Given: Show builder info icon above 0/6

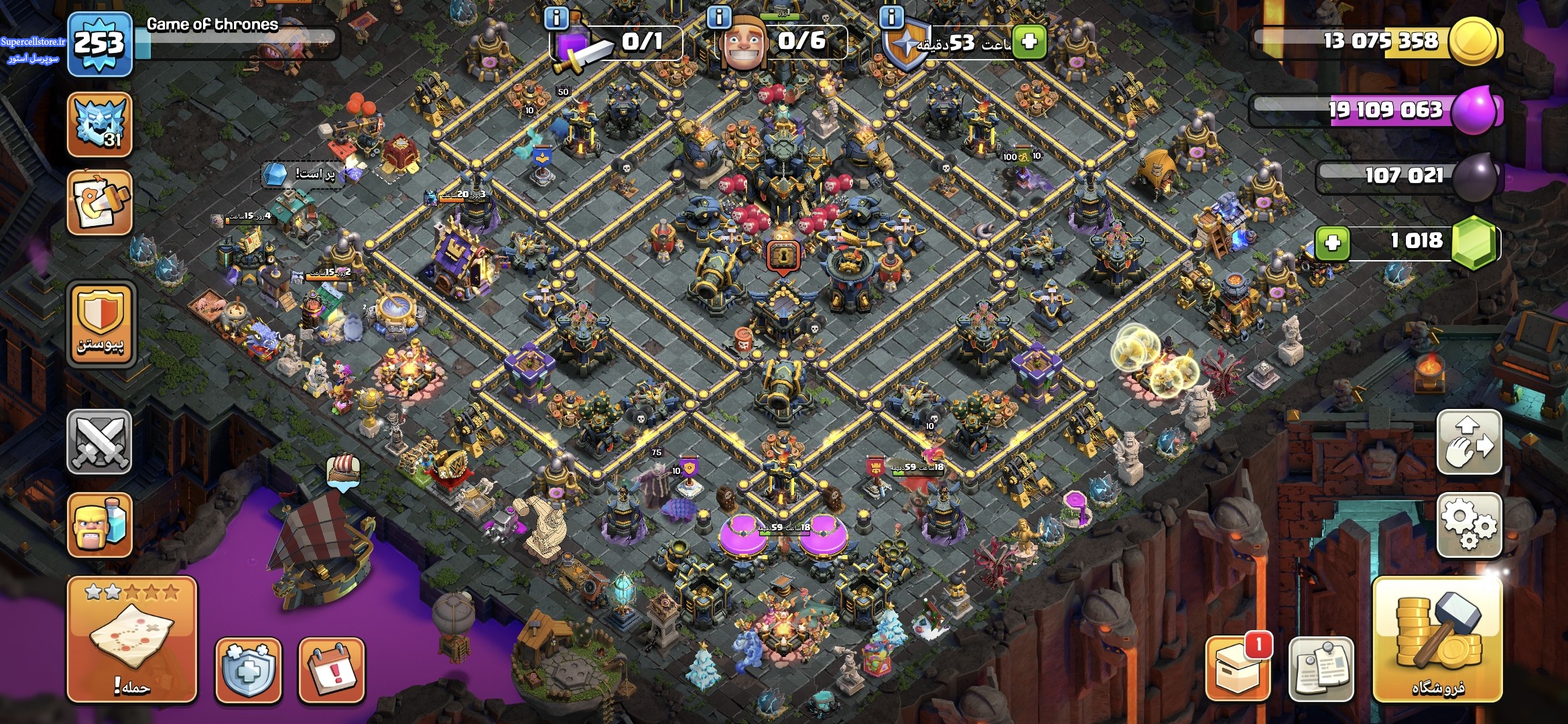Looking at the screenshot, I should (720, 17).
